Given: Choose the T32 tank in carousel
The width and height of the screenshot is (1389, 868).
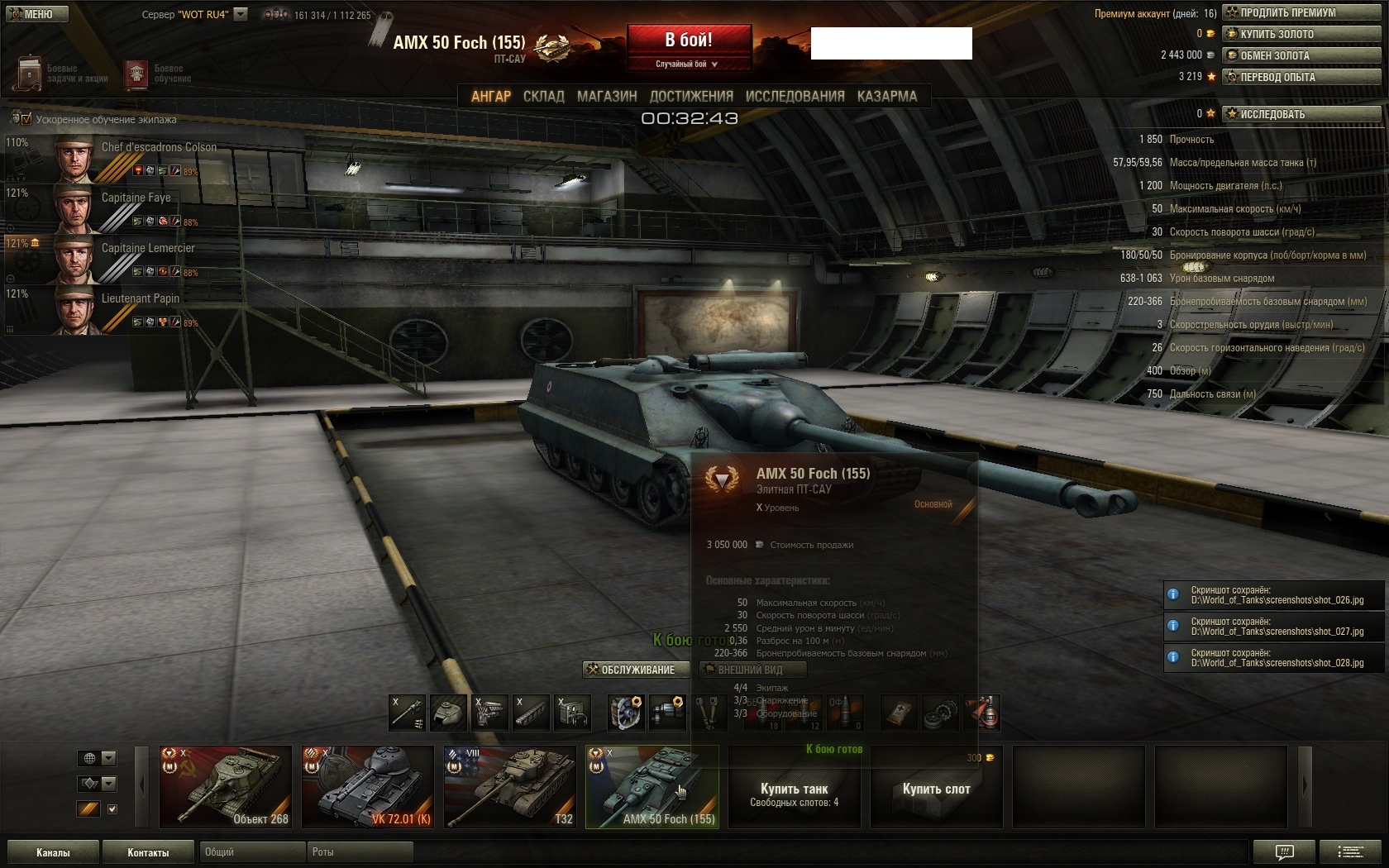Looking at the screenshot, I should coord(510,786).
